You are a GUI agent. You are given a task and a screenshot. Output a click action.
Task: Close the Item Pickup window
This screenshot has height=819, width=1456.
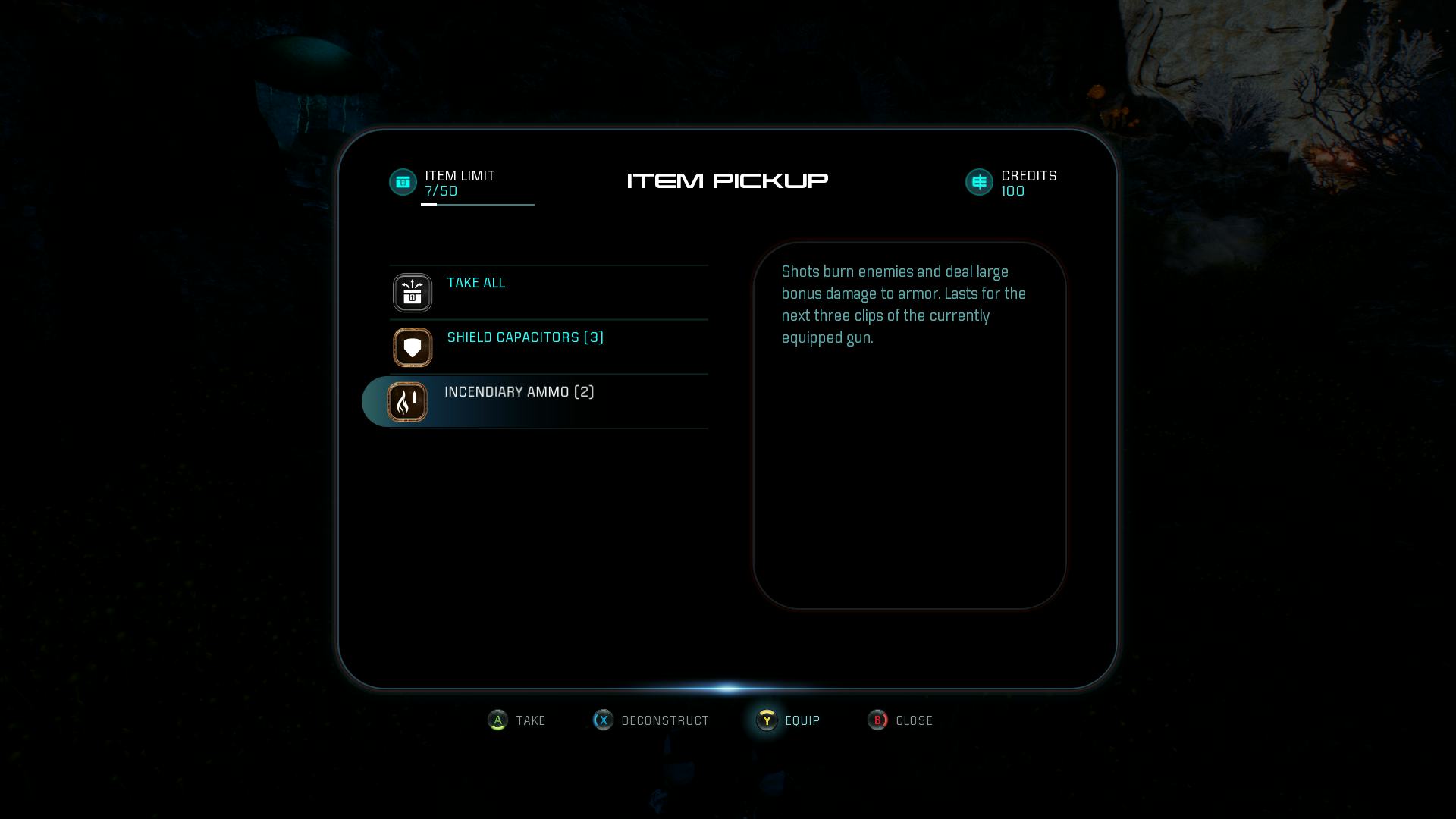click(900, 720)
